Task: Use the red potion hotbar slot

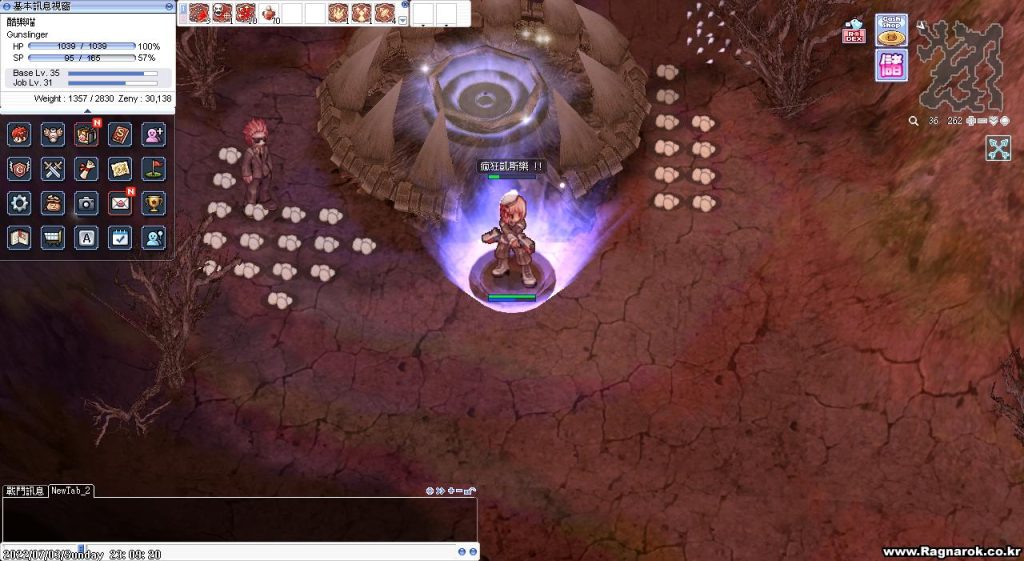Action: coord(269,13)
